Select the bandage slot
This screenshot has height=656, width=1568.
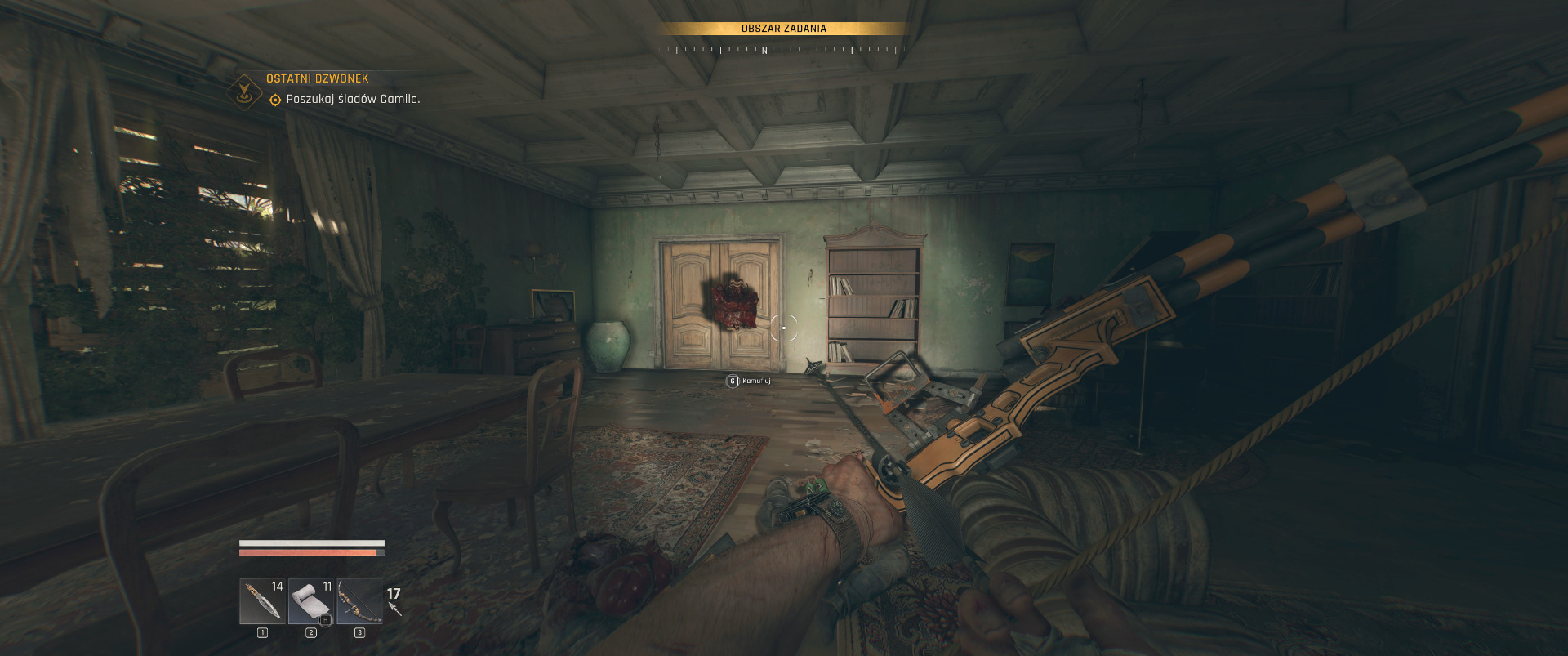[311, 601]
